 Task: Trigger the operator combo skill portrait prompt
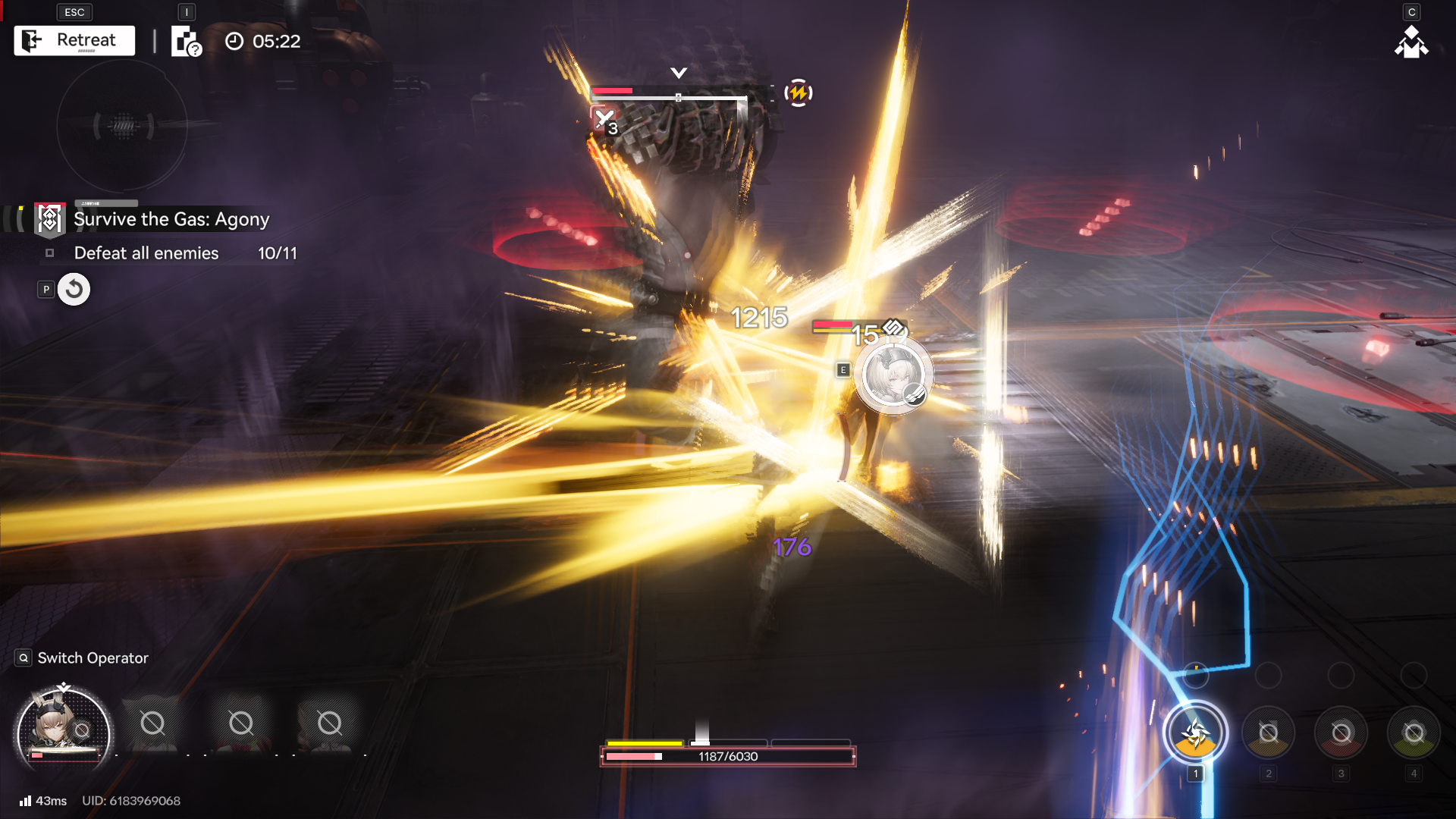point(893,375)
